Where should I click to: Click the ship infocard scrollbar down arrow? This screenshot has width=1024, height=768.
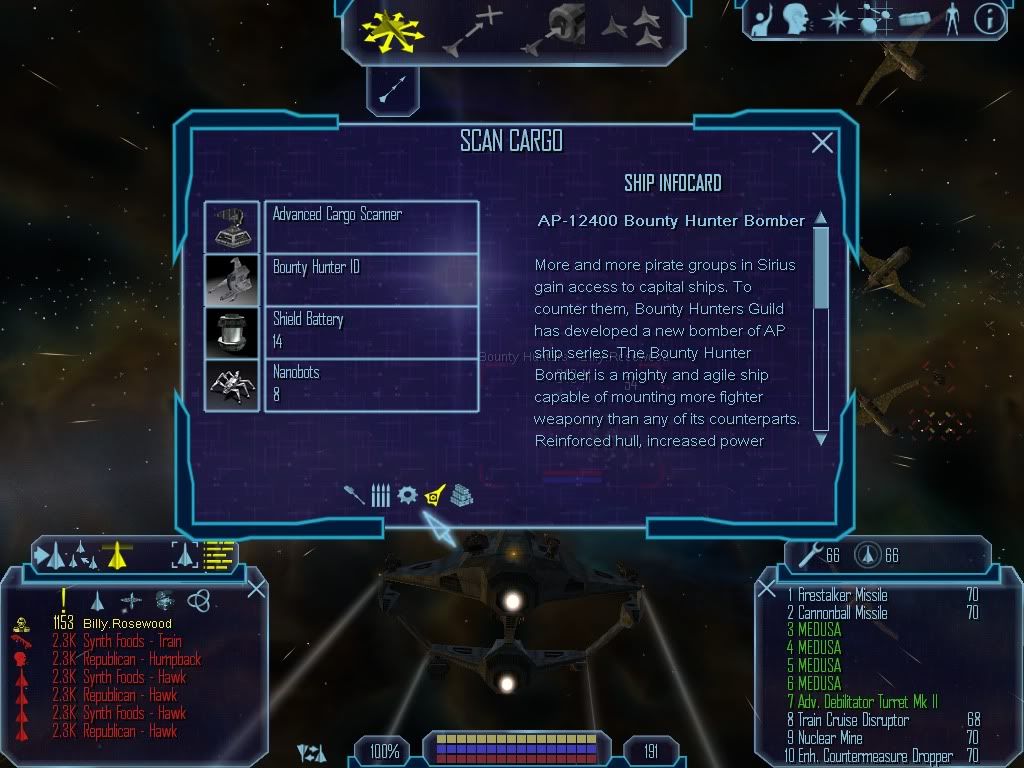[821, 438]
